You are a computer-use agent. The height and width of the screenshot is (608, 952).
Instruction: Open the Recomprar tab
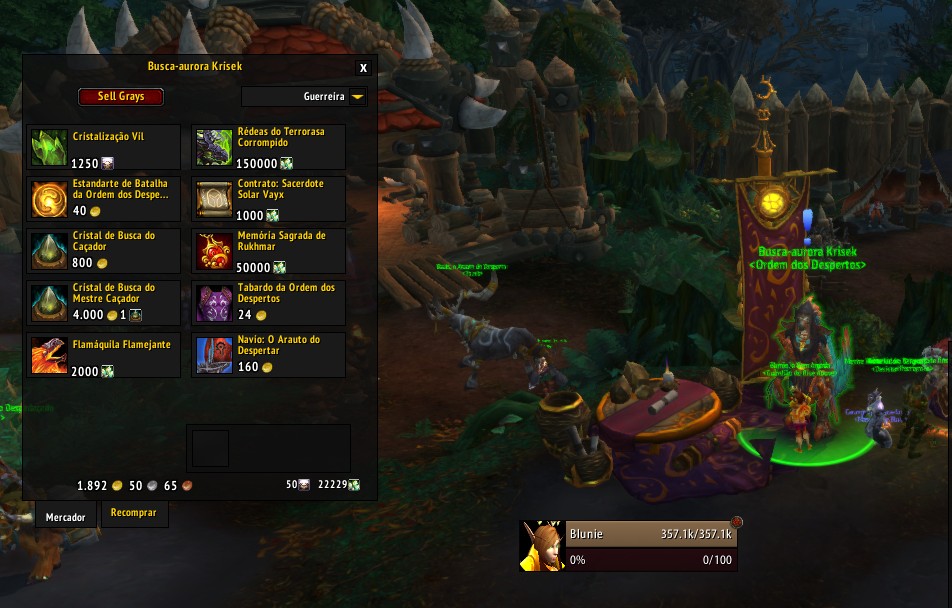click(133, 514)
